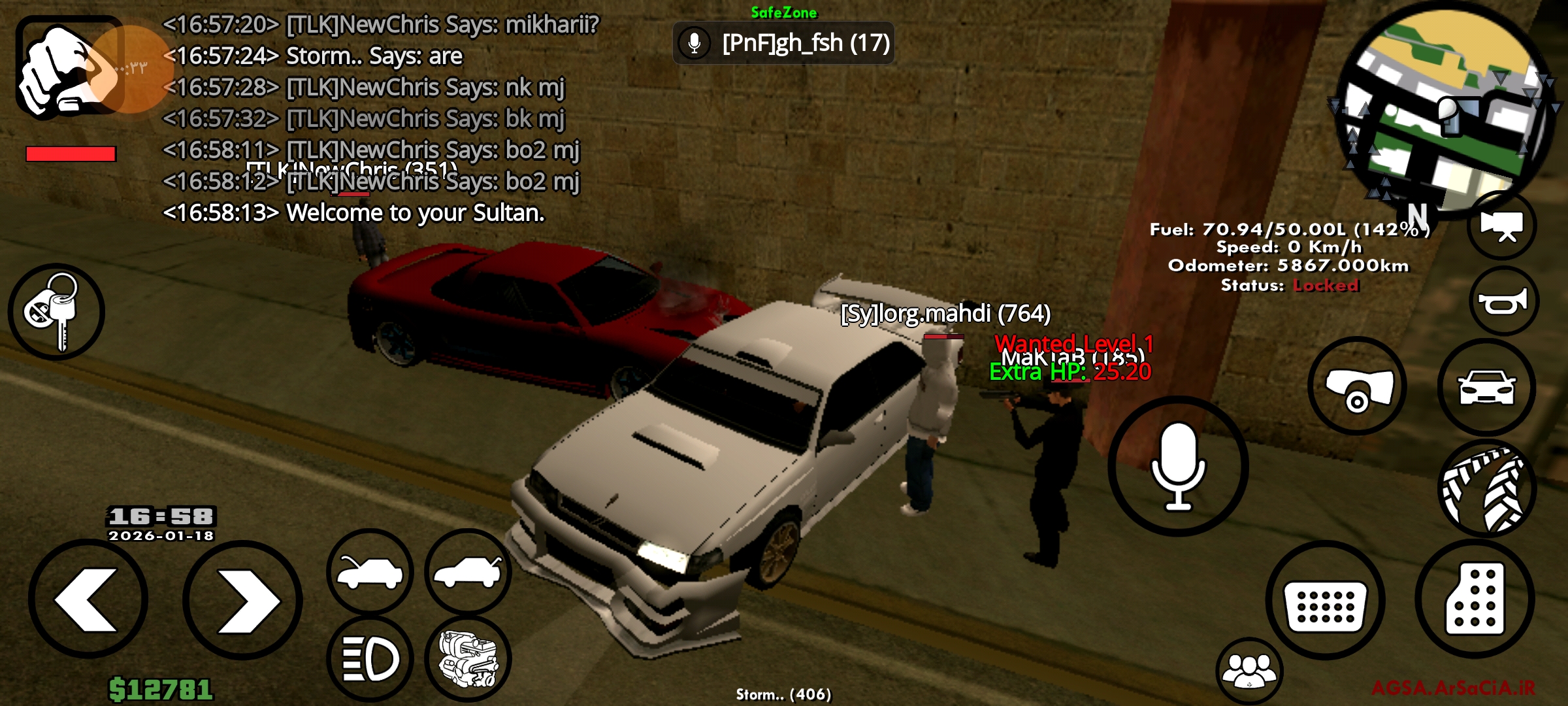Tap the fist weapon icon
Screen dimensions: 1568x706
(69, 67)
